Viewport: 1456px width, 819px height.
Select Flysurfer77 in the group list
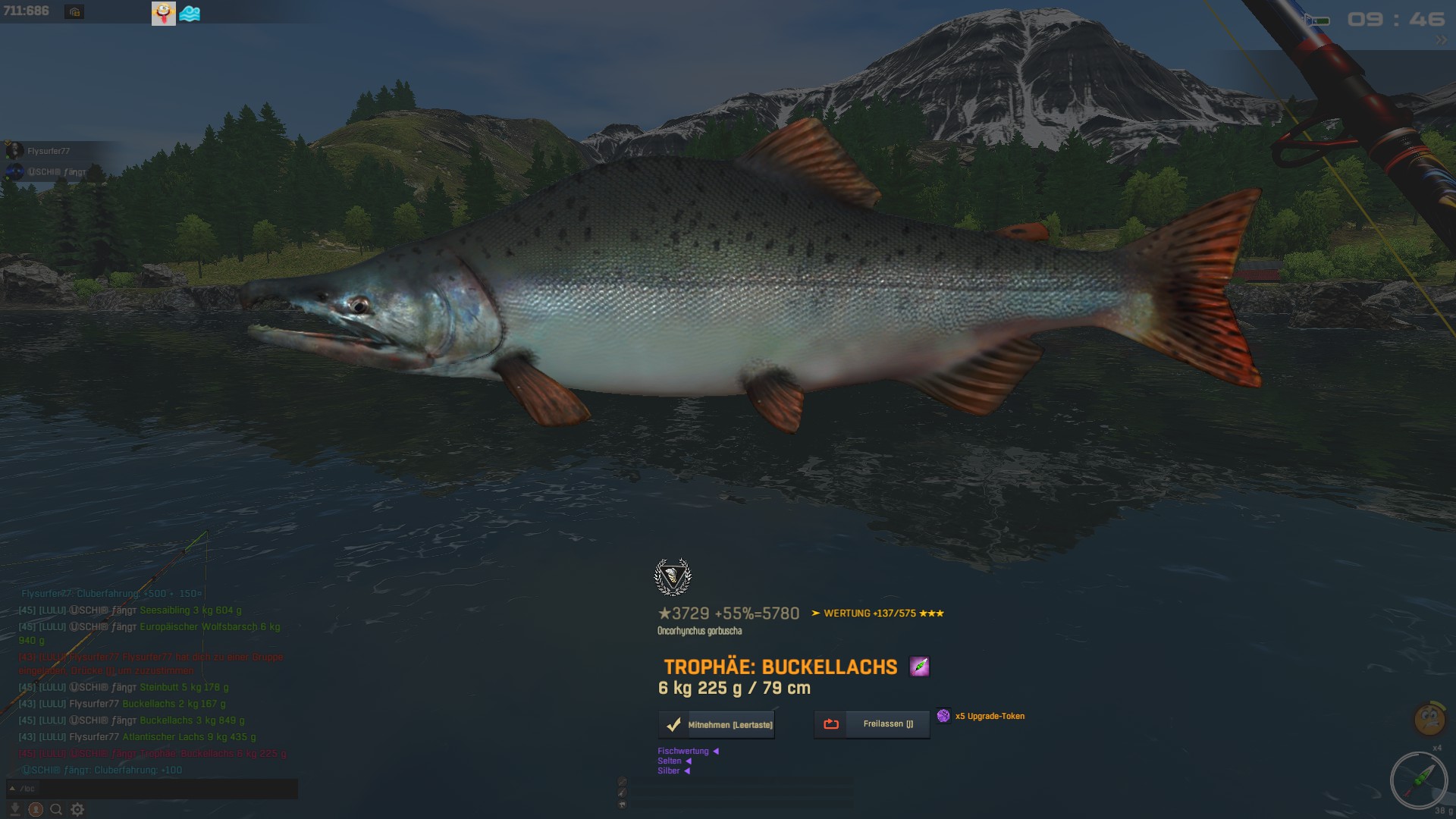coord(49,151)
